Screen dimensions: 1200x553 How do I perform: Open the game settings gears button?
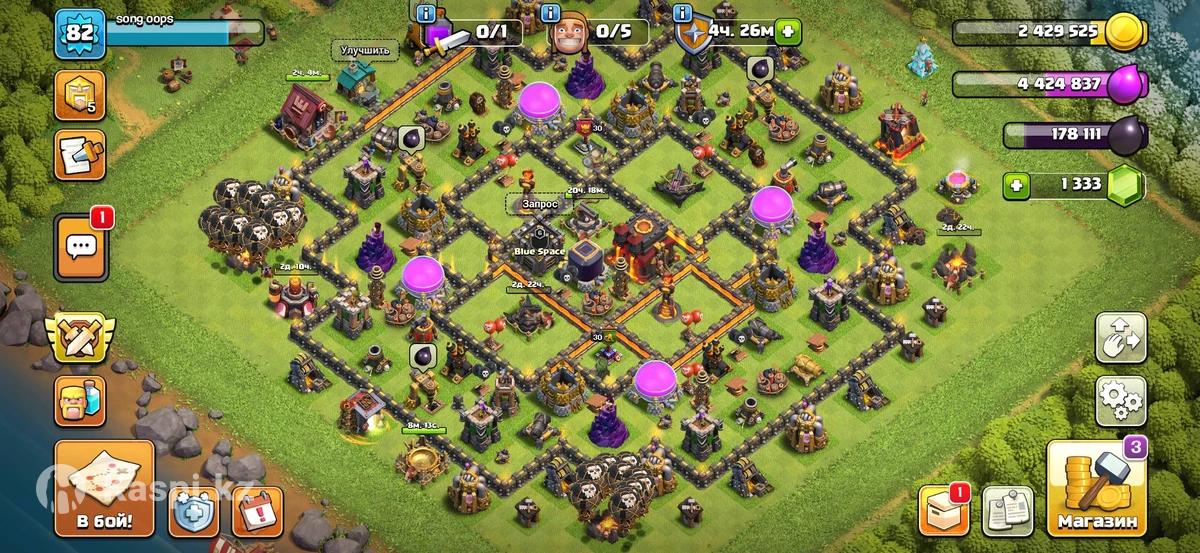tap(1120, 401)
